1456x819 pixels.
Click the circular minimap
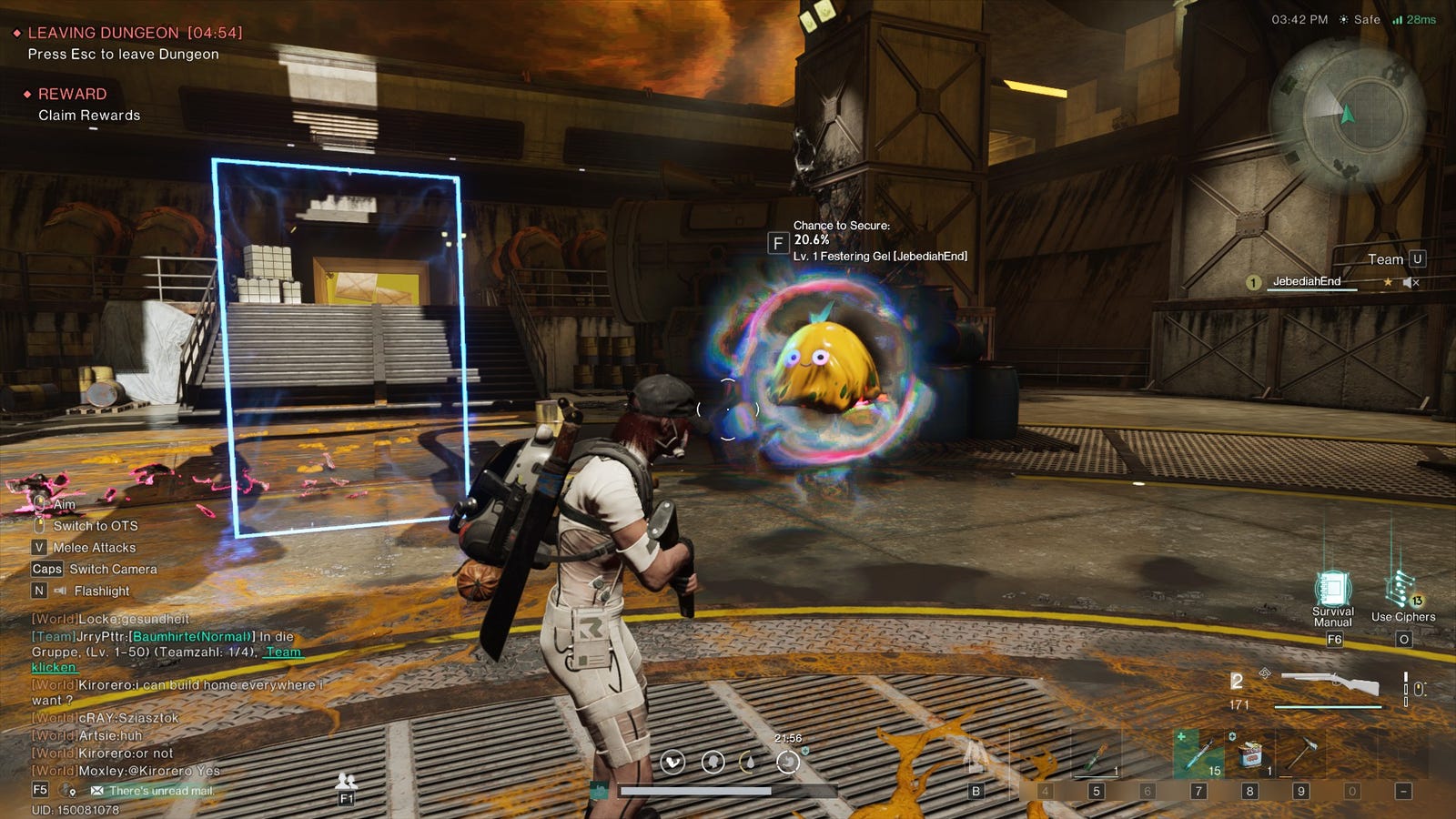click(x=1347, y=115)
